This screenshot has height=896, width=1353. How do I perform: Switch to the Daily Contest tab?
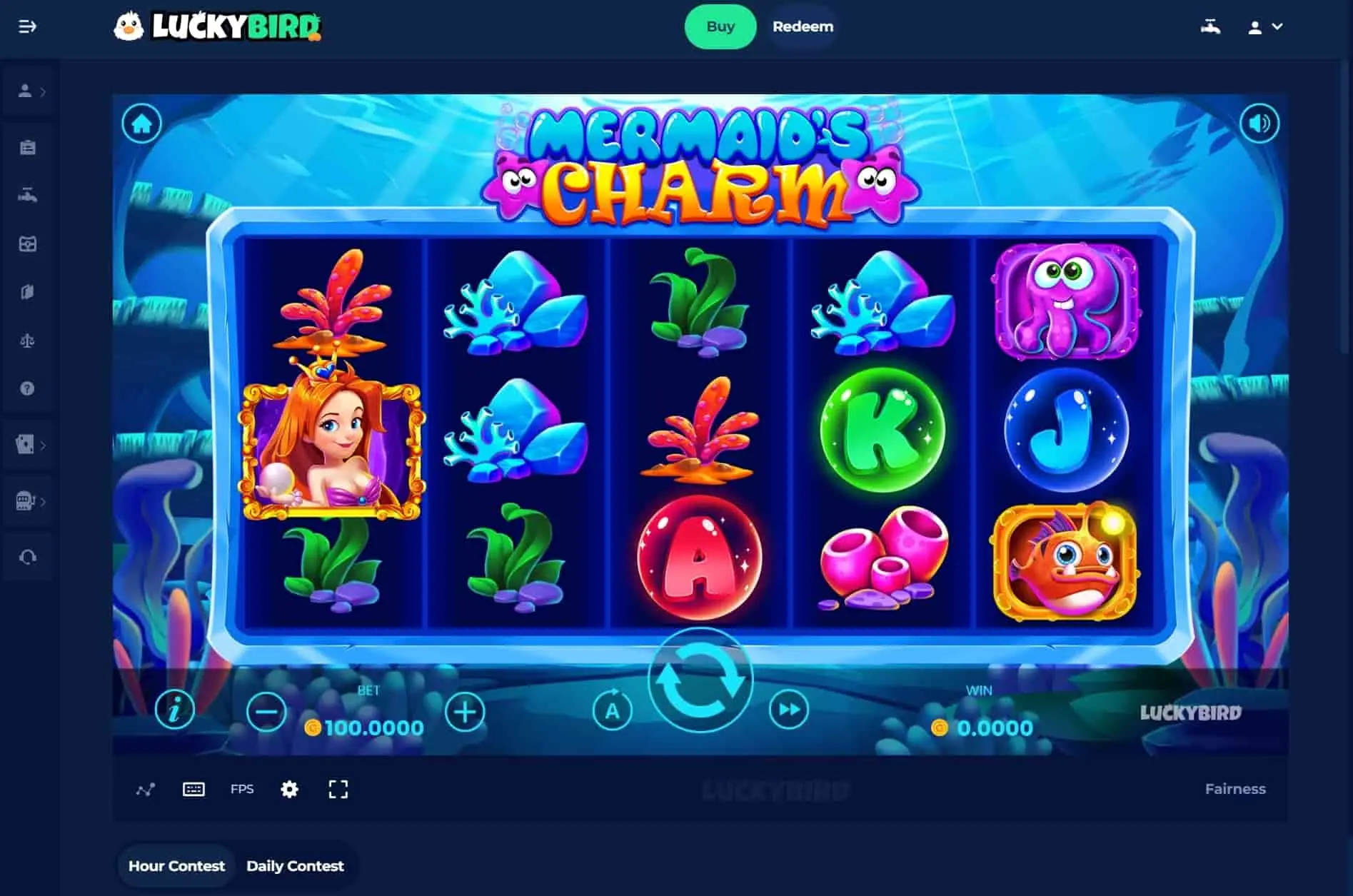[x=295, y=866]
